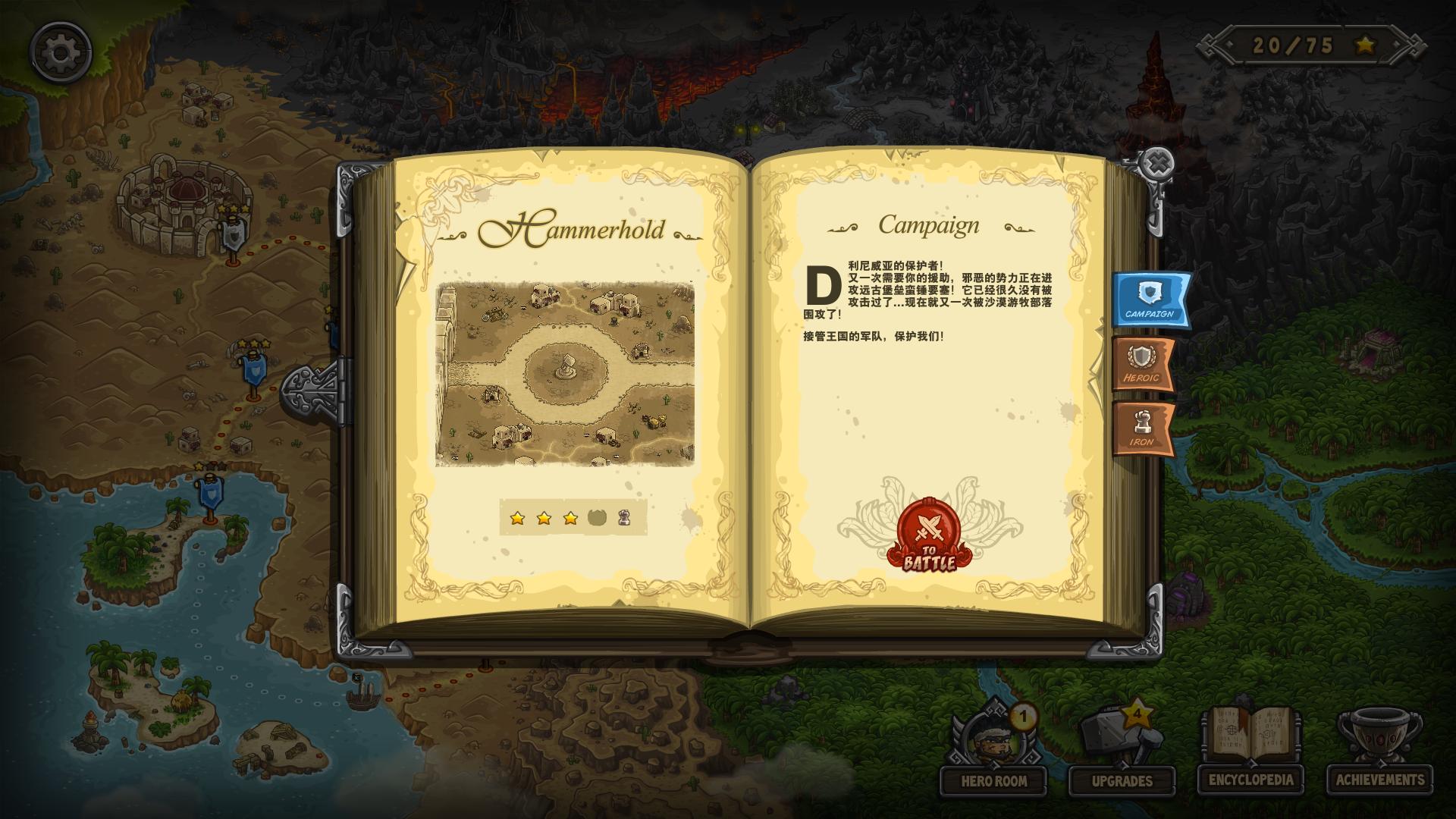Image resolution: width=1456 pixels, height=819 pixels.
Task: View the Achievements trophy screen
Action: point(1380,751)
